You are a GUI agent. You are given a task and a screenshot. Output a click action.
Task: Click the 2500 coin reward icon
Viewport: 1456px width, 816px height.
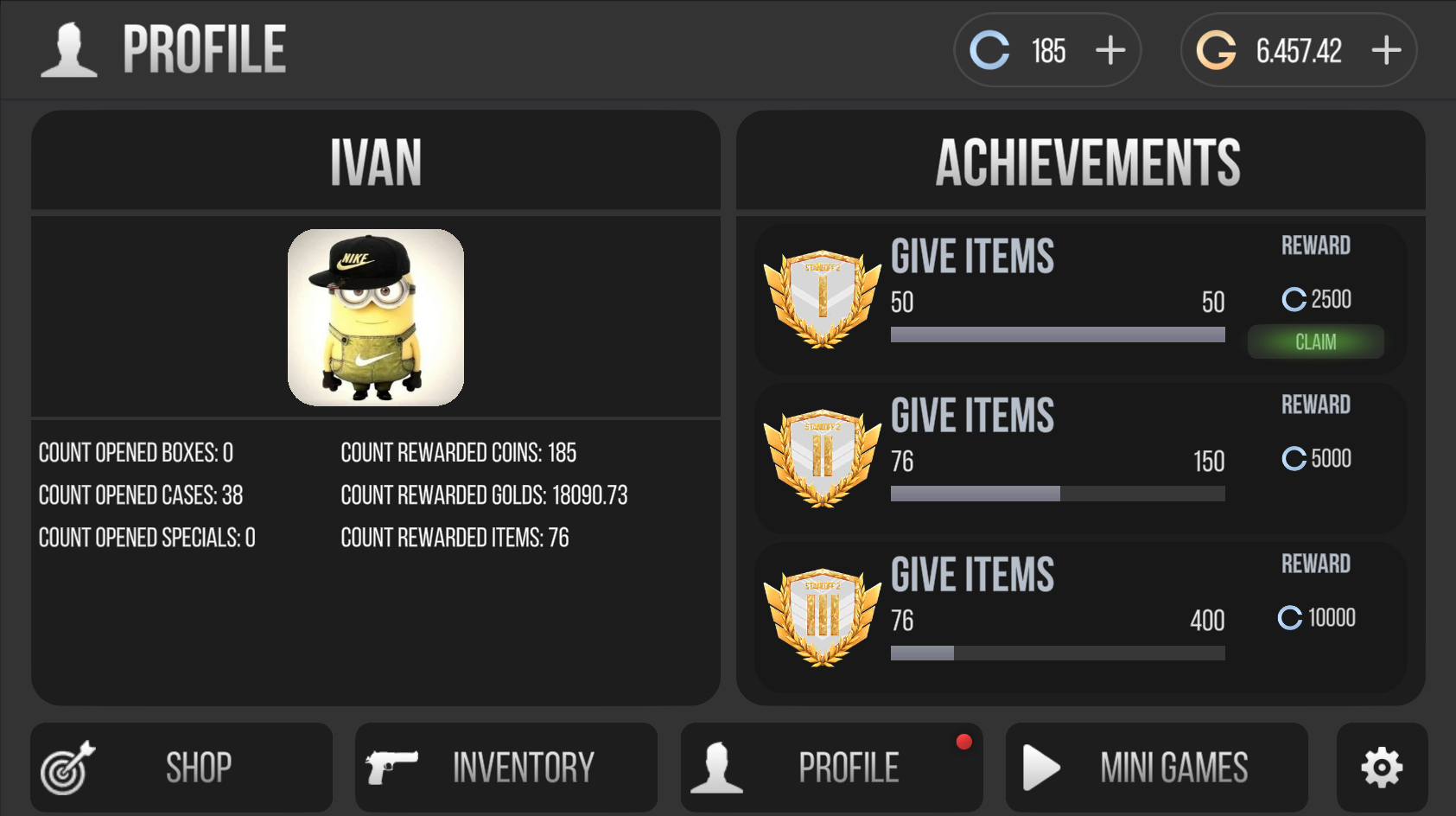point(1294,300)
